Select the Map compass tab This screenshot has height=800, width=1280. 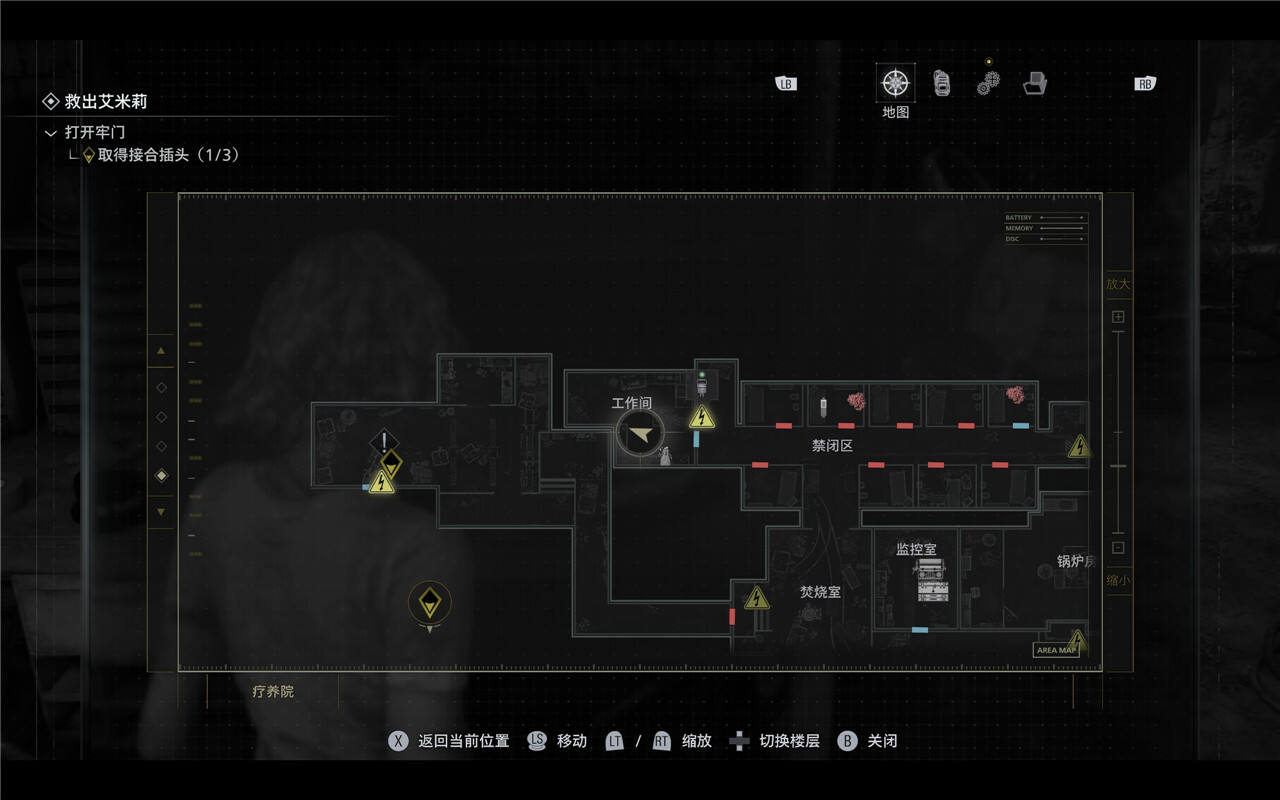(895, 83)
